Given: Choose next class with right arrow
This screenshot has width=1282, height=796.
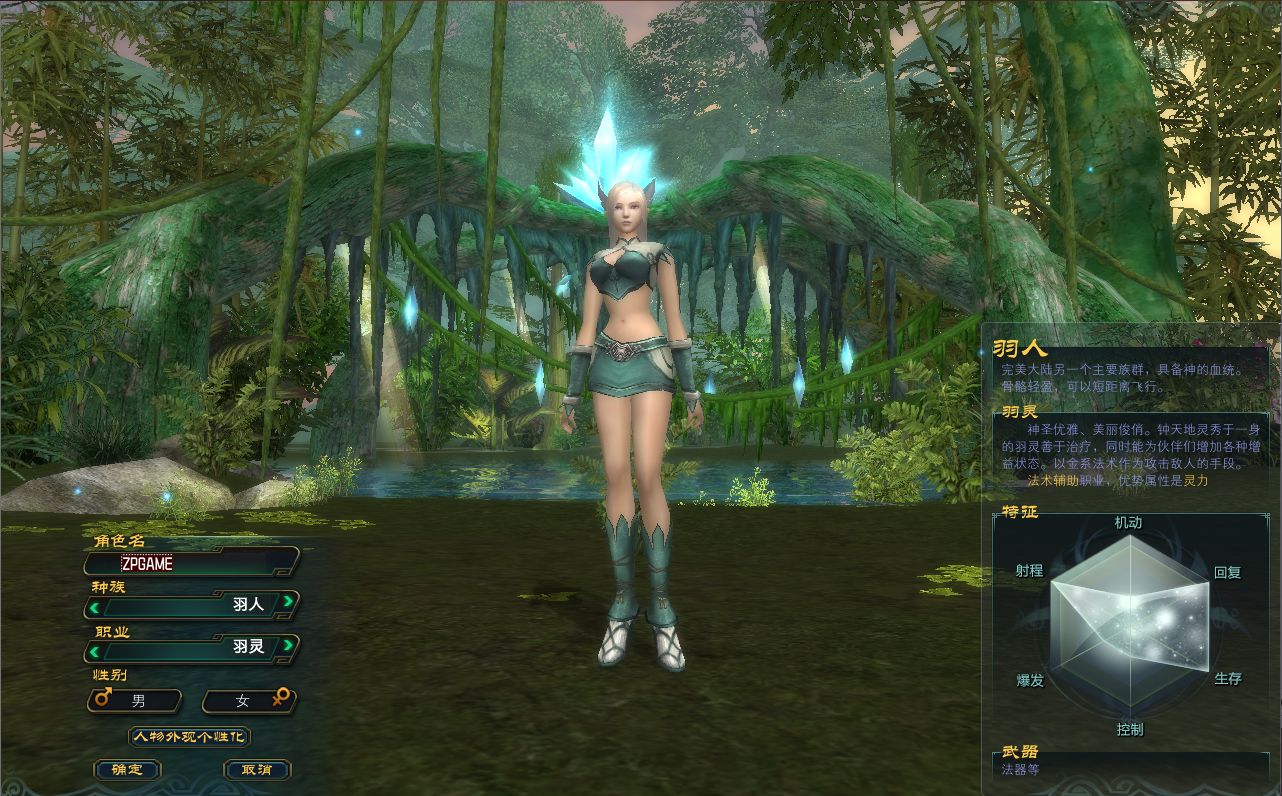Looking at the screenshot, I should click(288, 645).
